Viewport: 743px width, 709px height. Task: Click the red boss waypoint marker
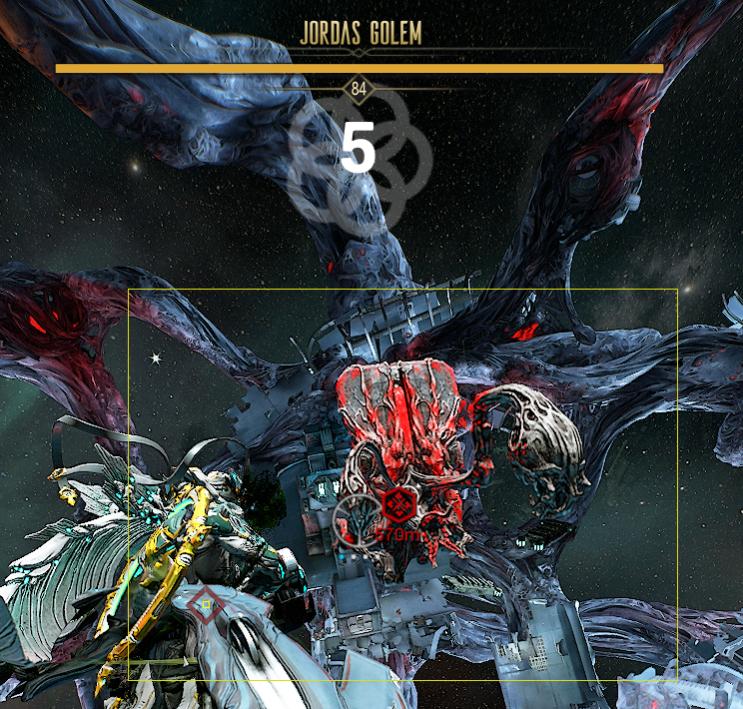pos(401,504)
